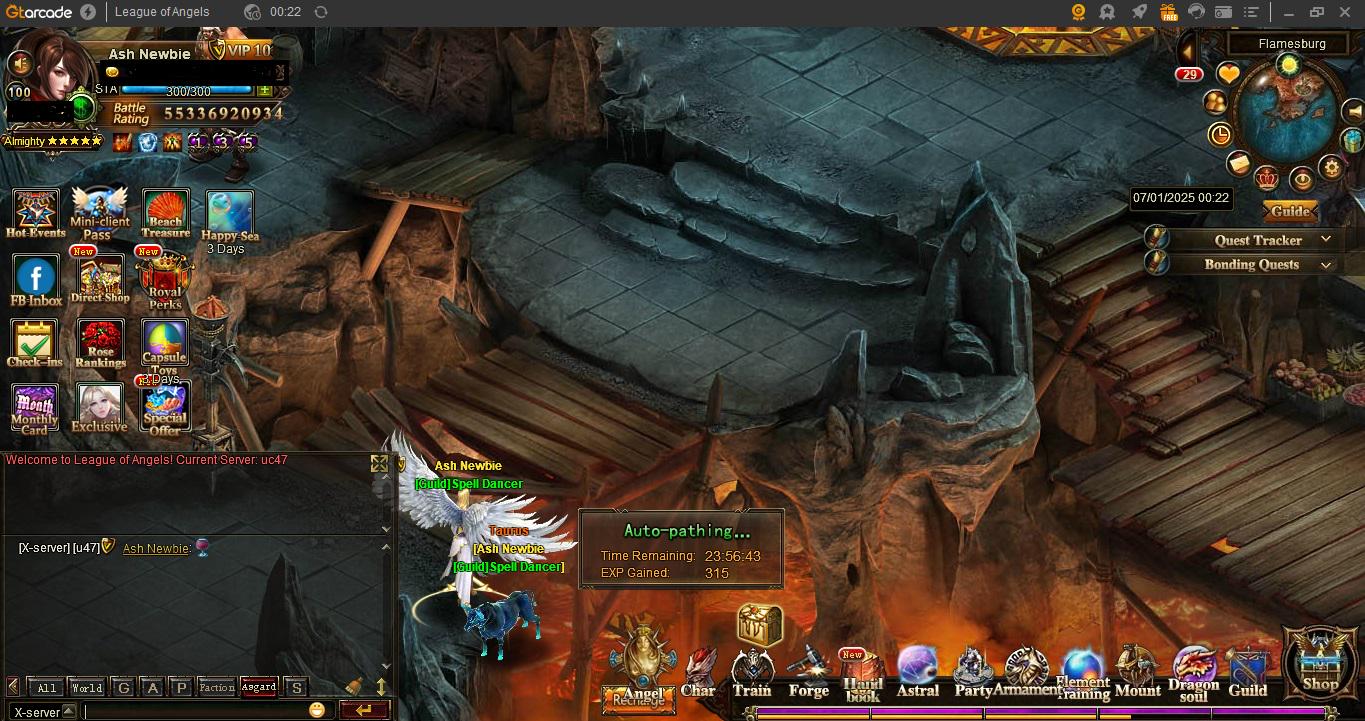Viewport: 1365px width, 721px height.
Task: Click the Guide button
Action: click(1290, 211)
